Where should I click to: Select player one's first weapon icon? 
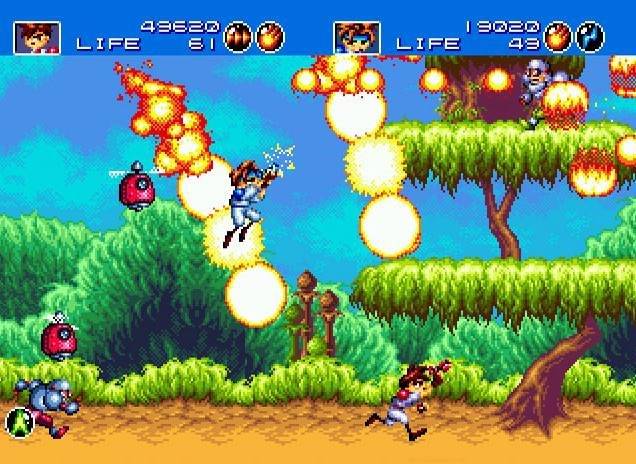(x=239, y=37)
